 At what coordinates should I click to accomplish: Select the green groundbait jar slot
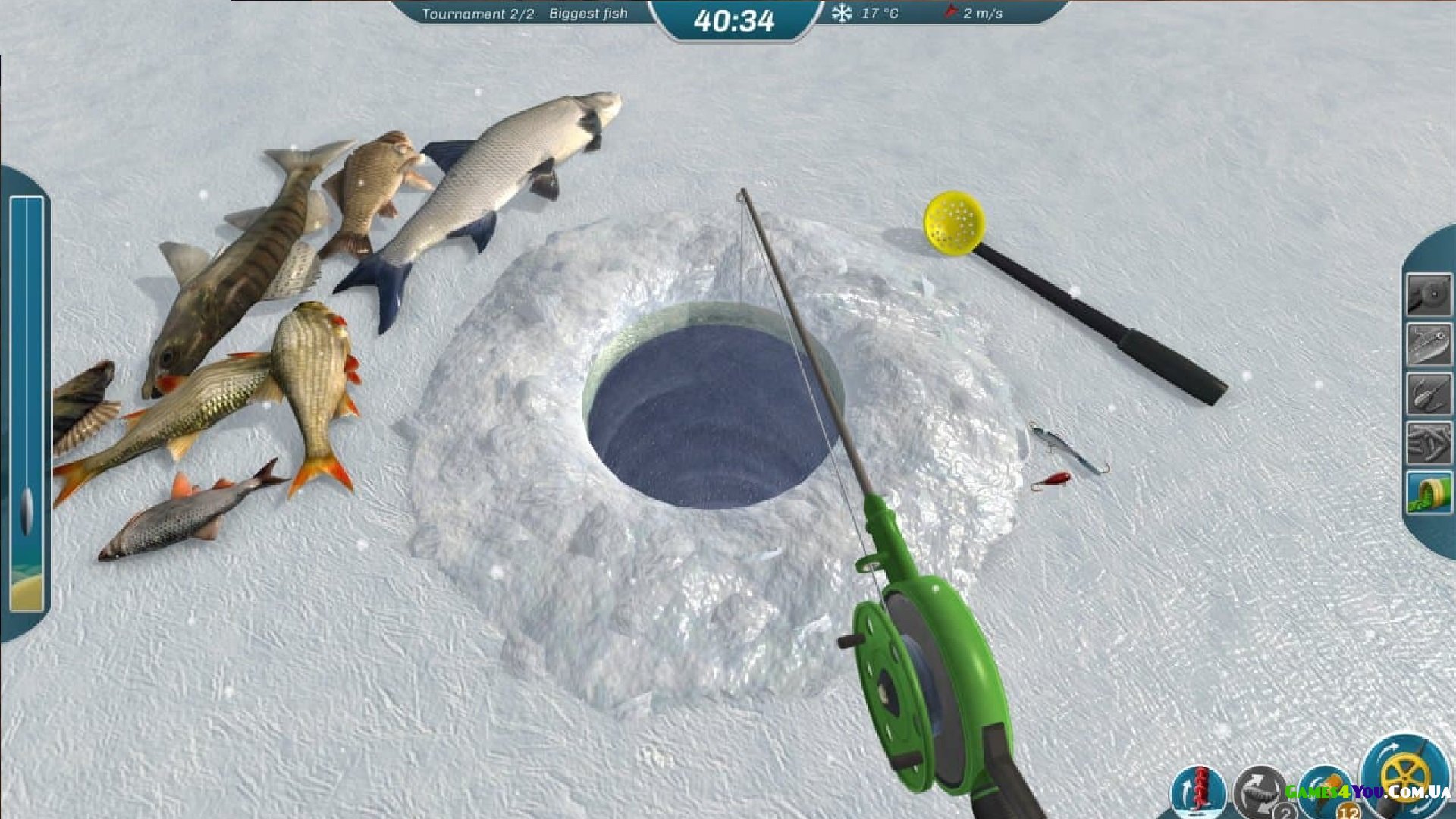(x=1429, y=492)
